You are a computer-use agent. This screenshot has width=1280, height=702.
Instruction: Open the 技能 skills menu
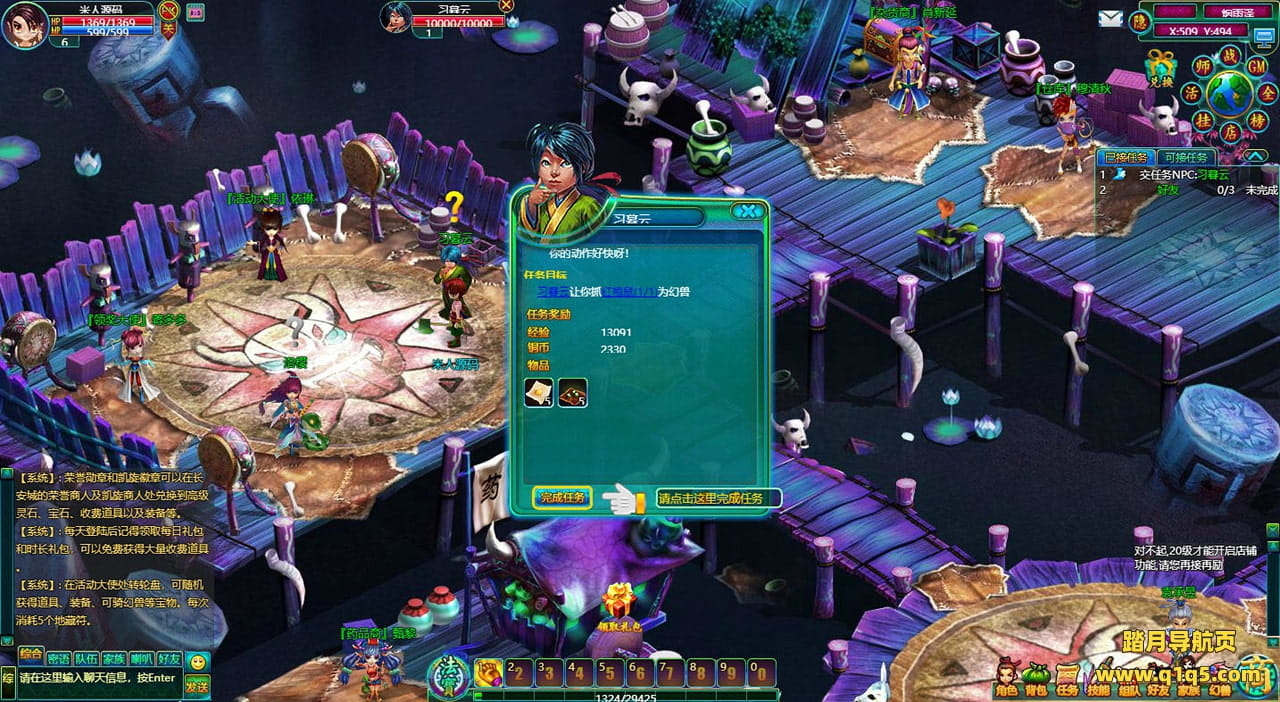point(1098,678)
